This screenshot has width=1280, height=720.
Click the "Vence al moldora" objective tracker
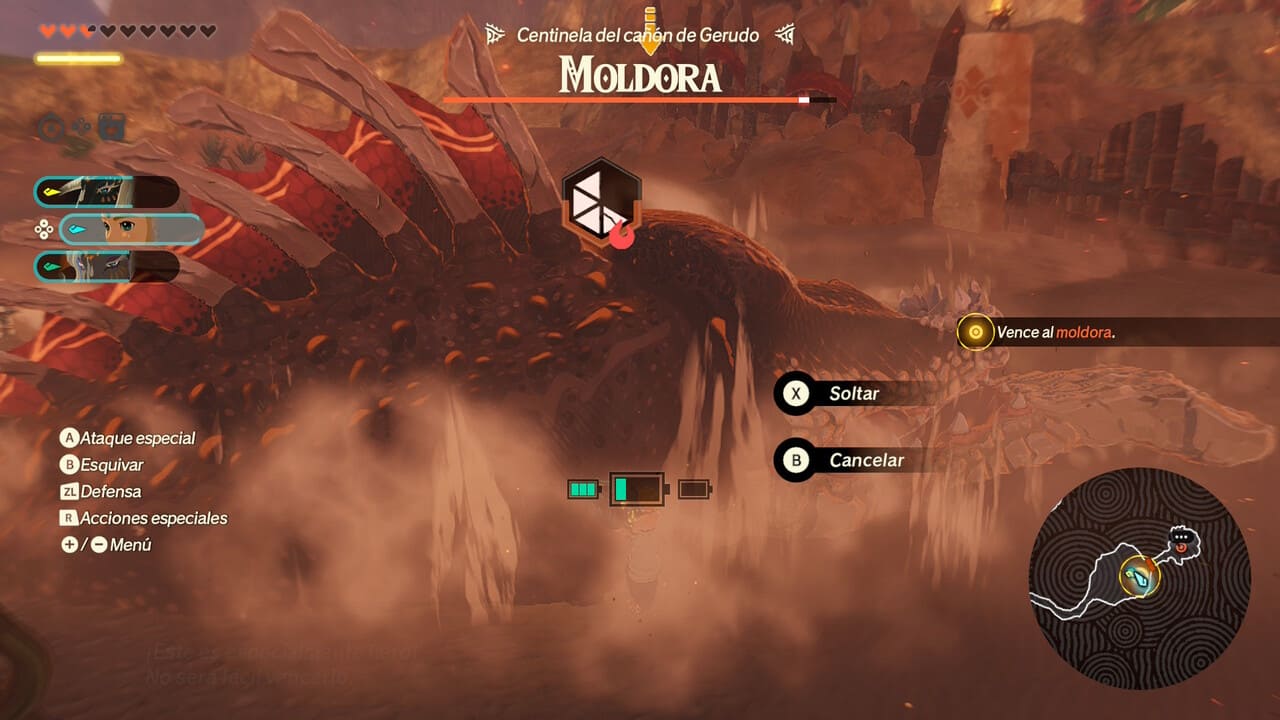click(1054, 332)
